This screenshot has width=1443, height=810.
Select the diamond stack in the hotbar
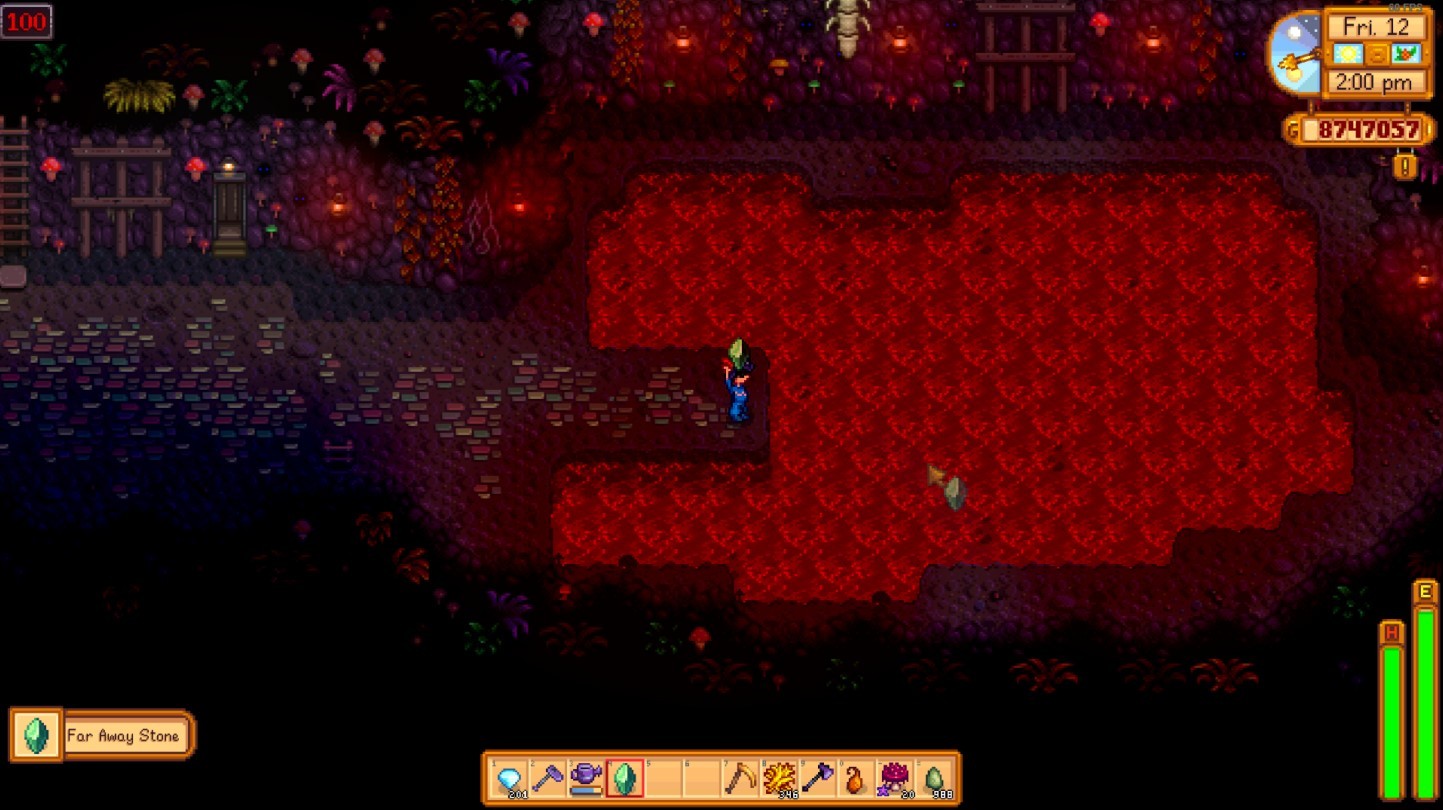pyautogui.click(x=510, y=778)
